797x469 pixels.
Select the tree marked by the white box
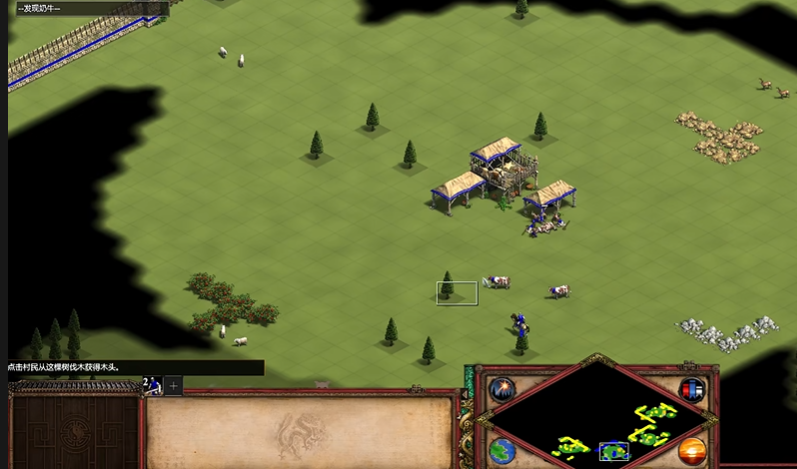447,287
